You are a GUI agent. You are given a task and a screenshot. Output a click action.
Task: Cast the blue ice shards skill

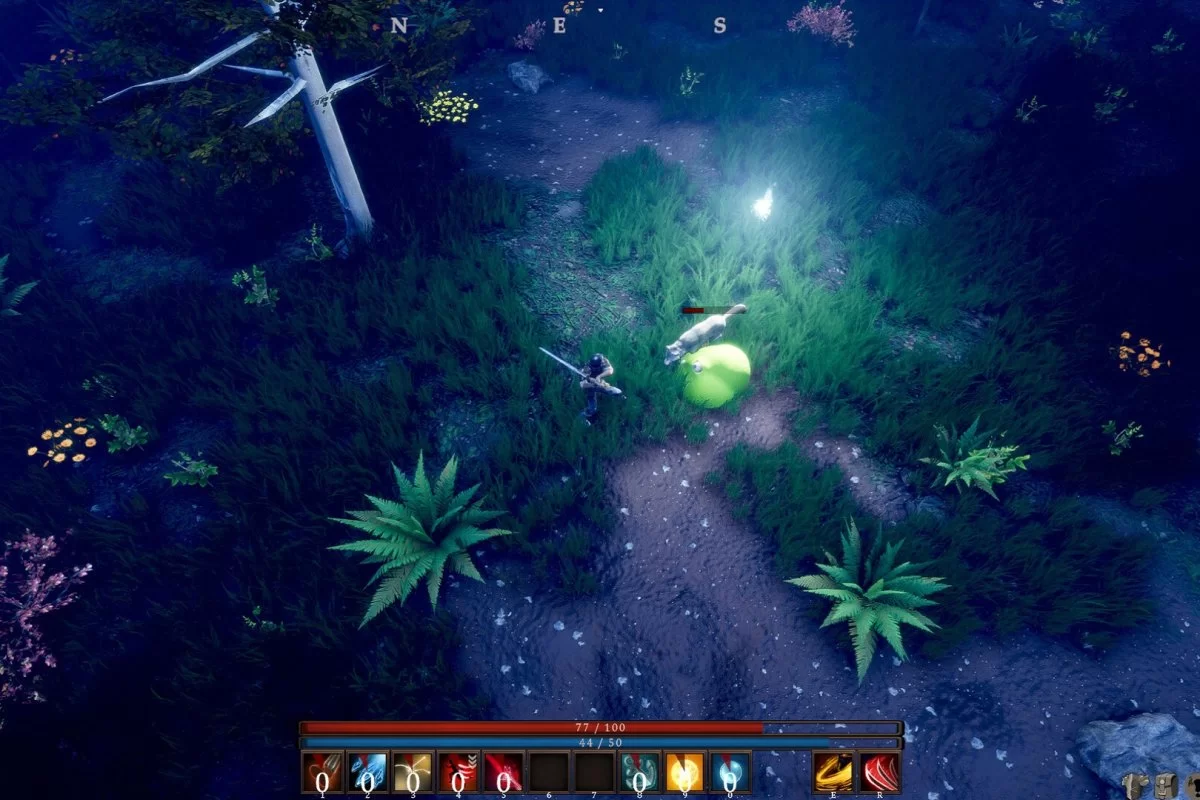click(x=367, y=772)
